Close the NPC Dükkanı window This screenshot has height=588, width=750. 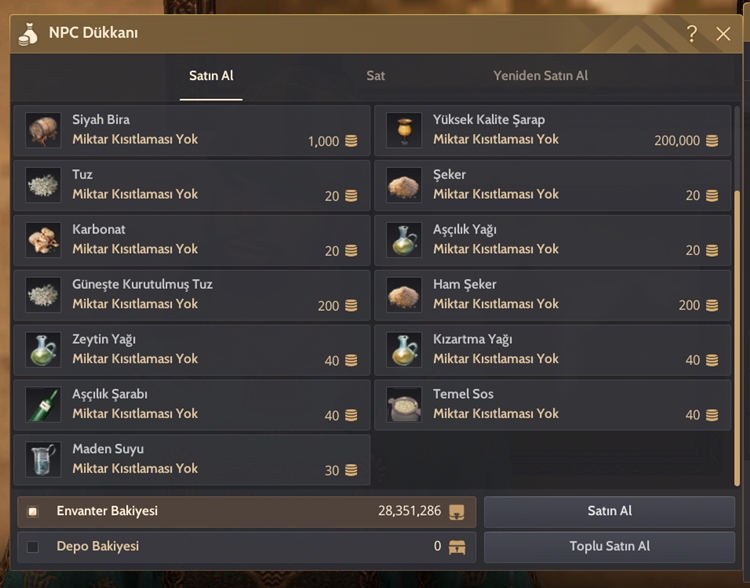coord(724,34)
